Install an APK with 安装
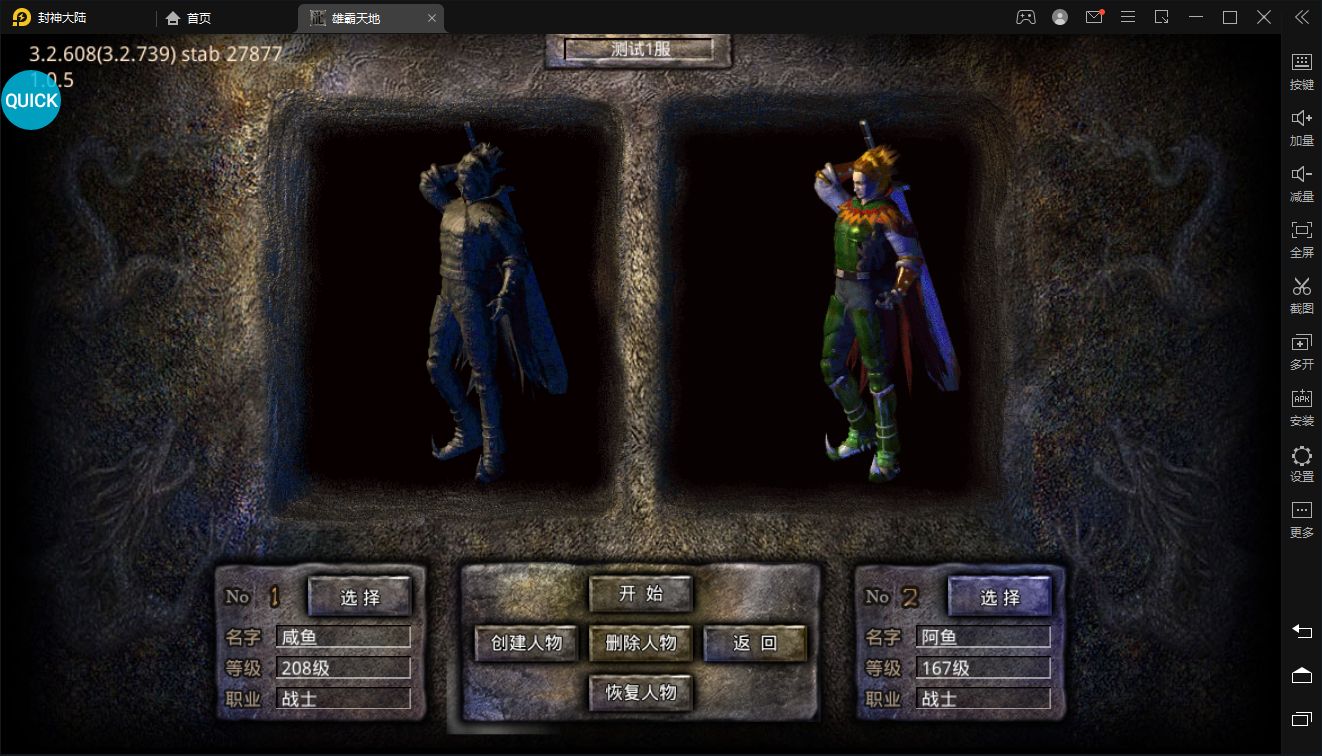Image resolution: width=1322 pixels, height=756 pixels. (1301, 408)
